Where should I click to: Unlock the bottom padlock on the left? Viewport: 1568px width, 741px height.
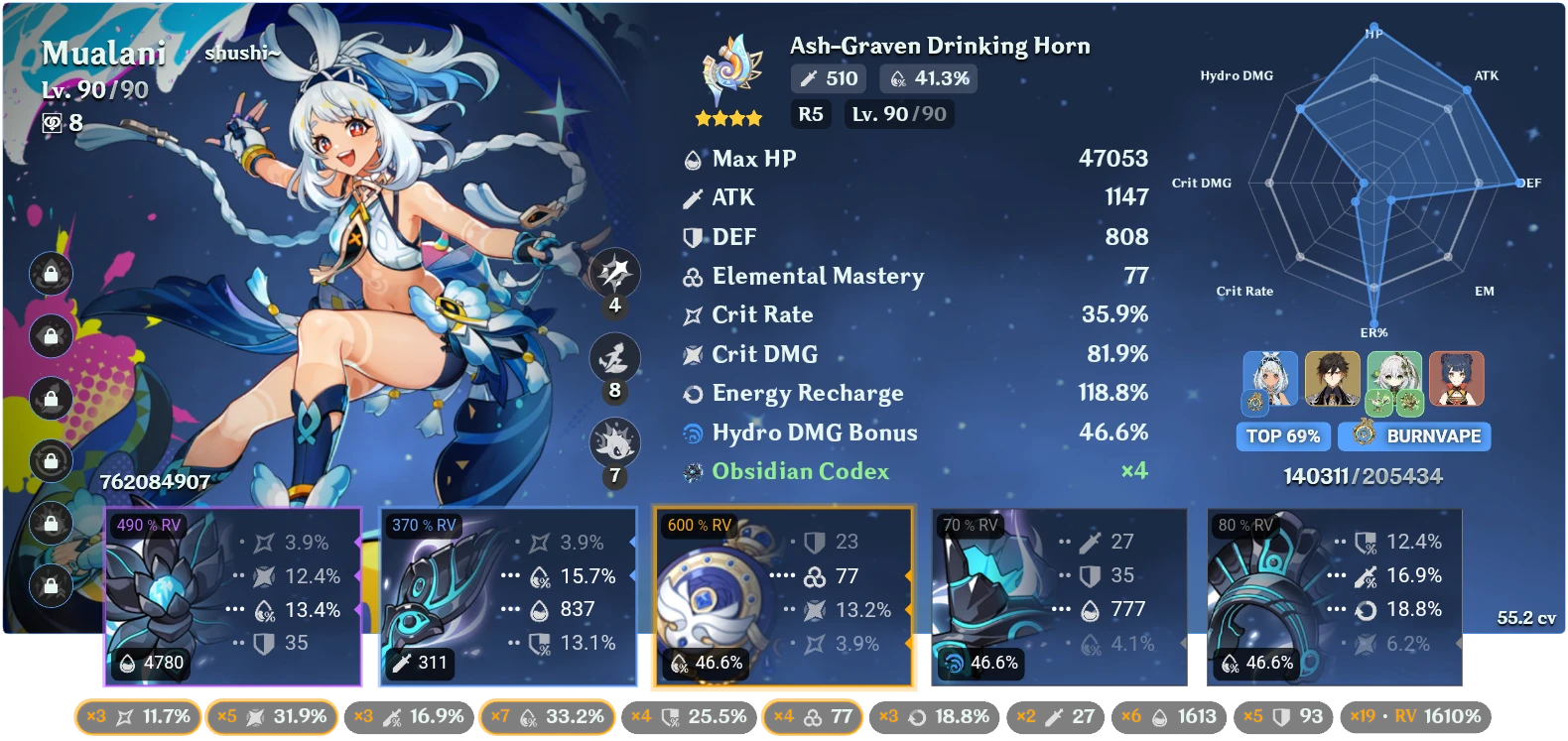click(x=50, y=585)
